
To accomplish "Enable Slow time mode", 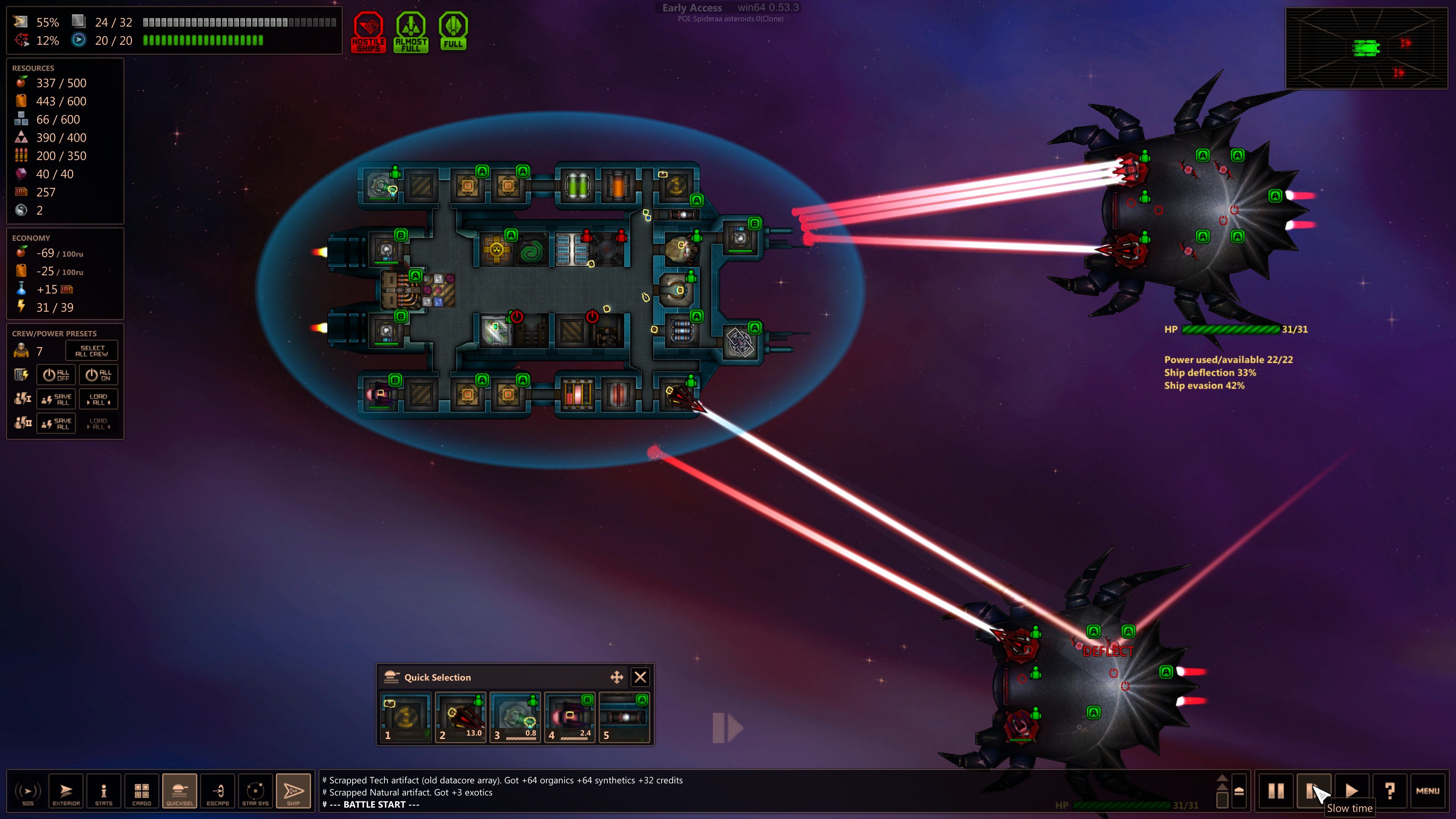I will 1313,791.
